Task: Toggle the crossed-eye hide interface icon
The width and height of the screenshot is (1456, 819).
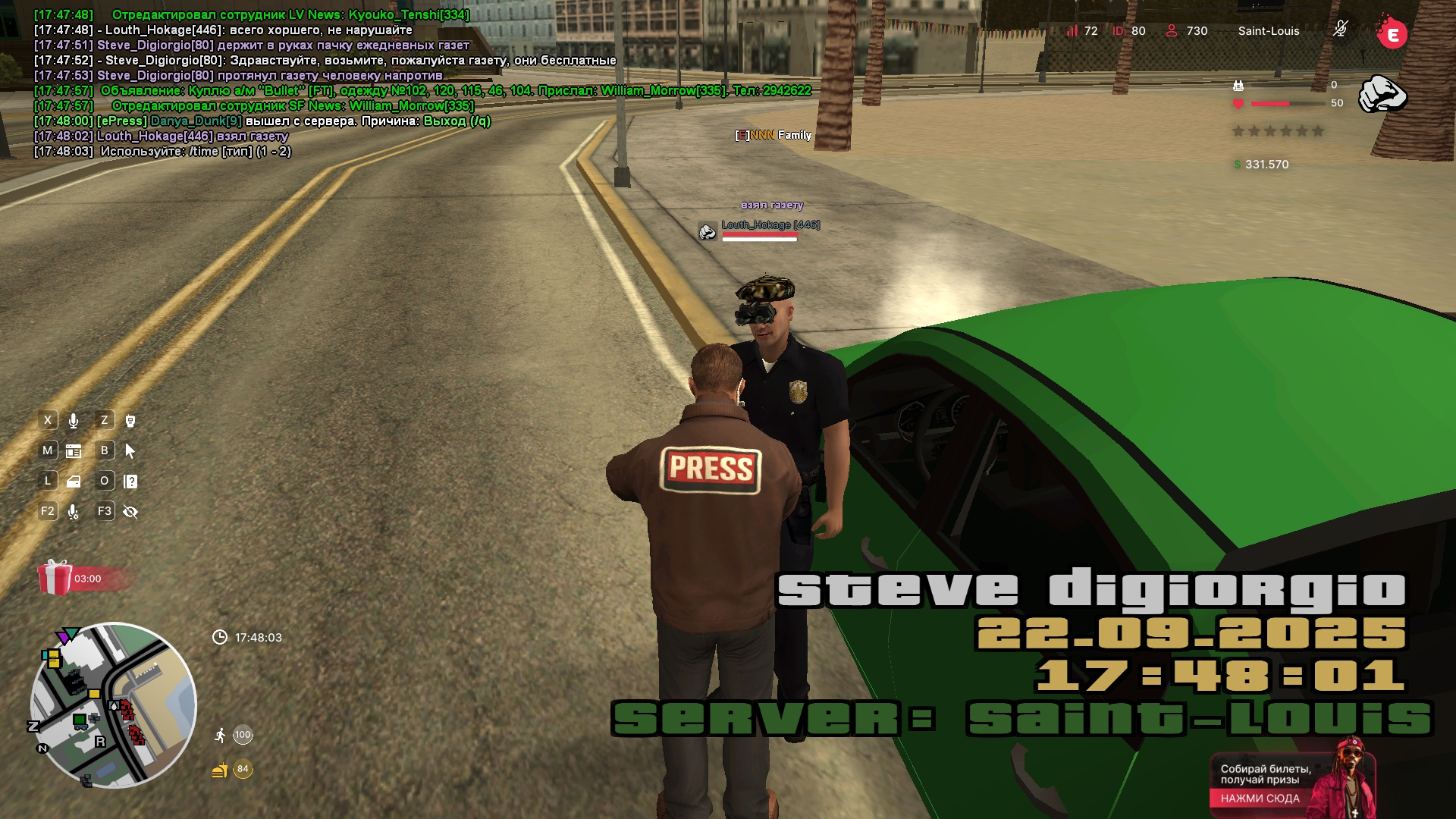Action: (130, 512)
